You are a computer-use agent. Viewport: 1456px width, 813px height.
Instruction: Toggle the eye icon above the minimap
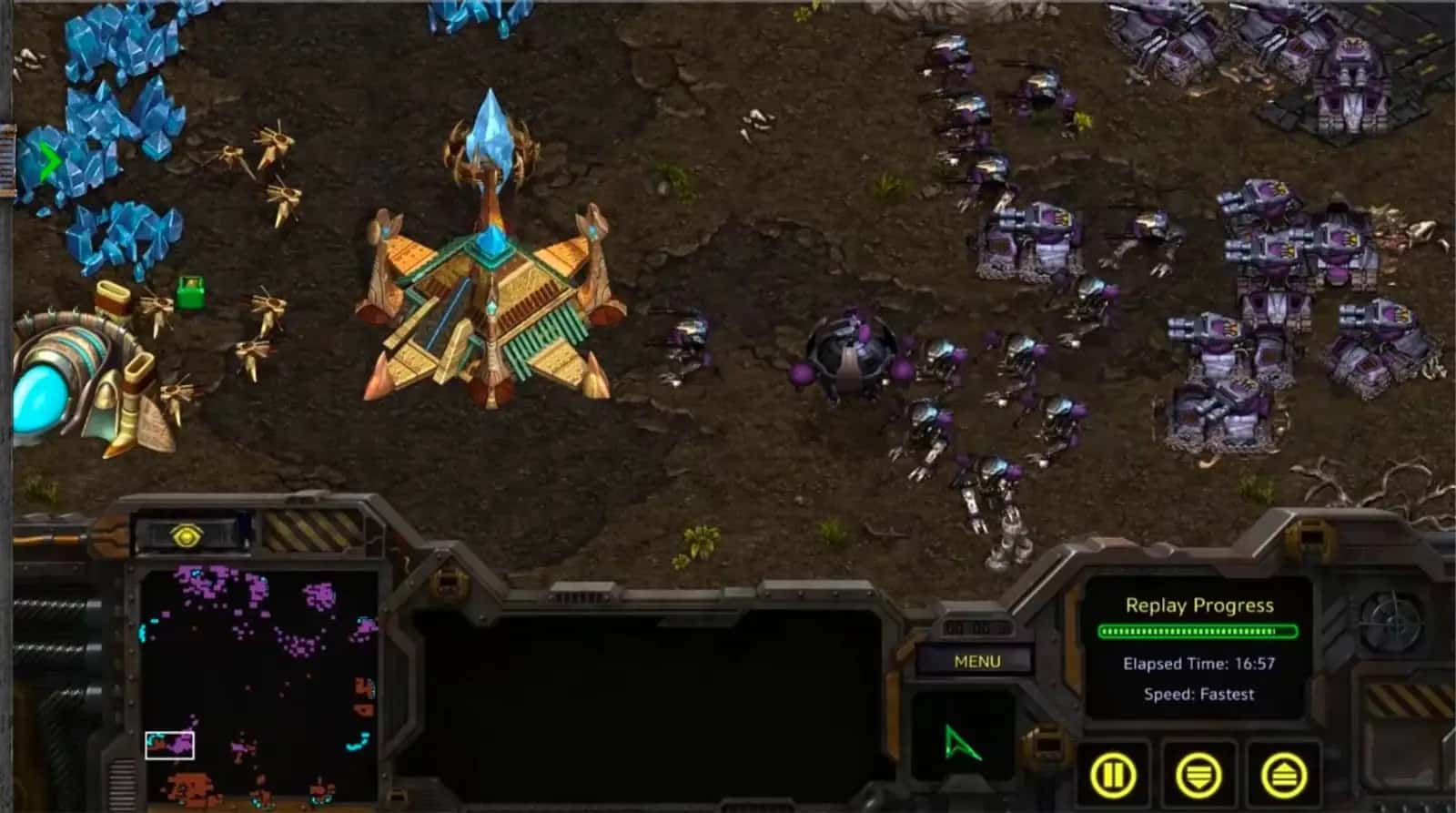click(187, 538)
